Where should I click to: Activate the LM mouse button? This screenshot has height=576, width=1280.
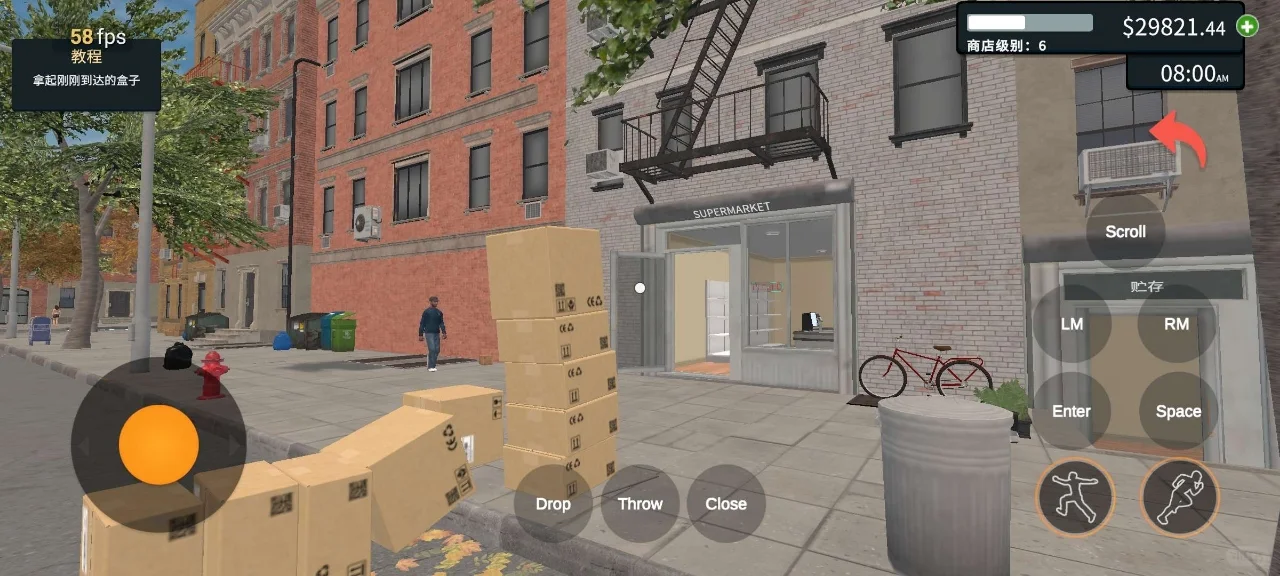[1071, 324]
